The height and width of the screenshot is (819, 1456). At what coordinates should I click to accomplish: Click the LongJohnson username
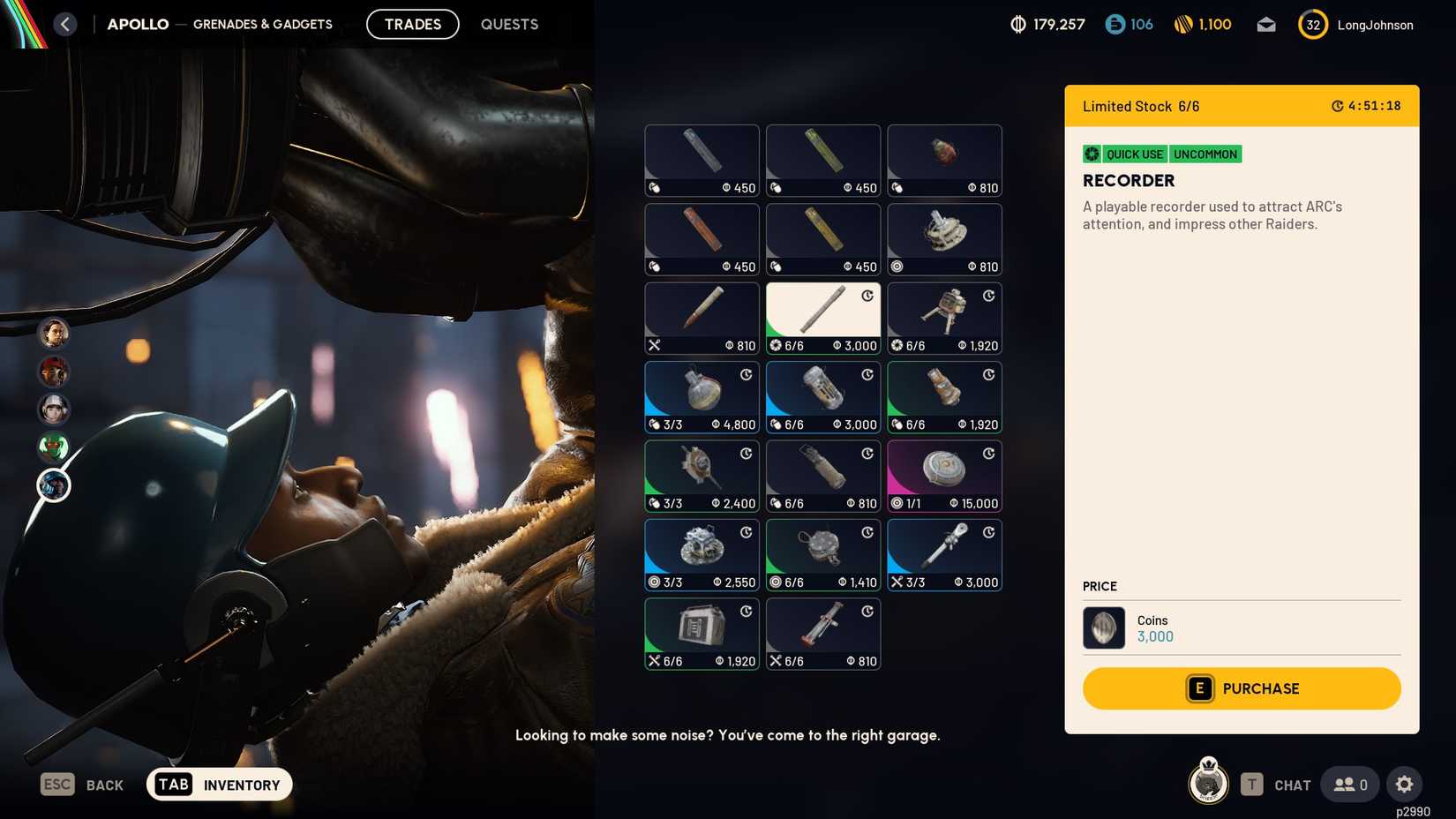[x=1376, y=25]
